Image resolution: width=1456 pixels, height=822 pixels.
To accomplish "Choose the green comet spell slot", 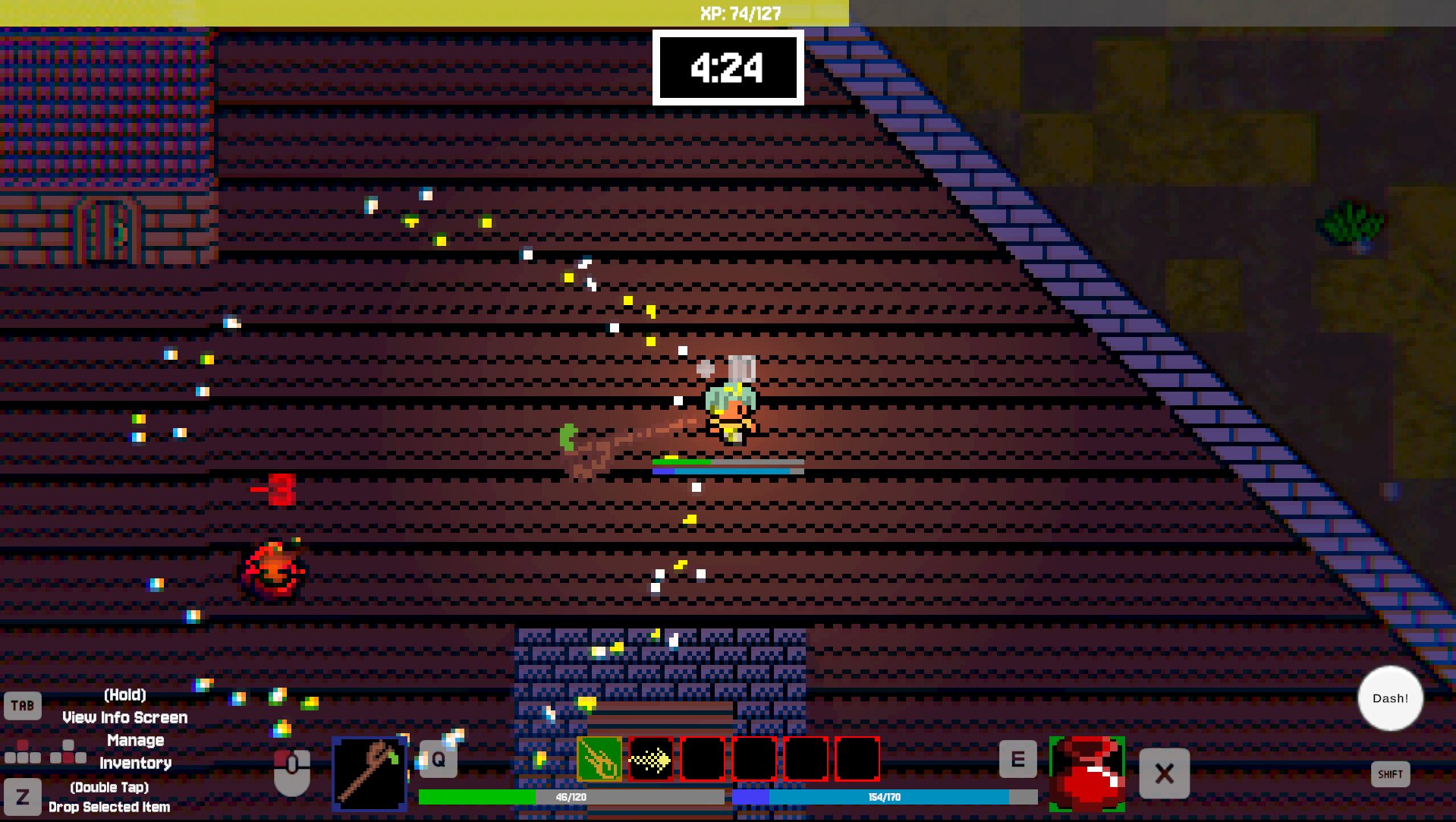I will [599, 758].
